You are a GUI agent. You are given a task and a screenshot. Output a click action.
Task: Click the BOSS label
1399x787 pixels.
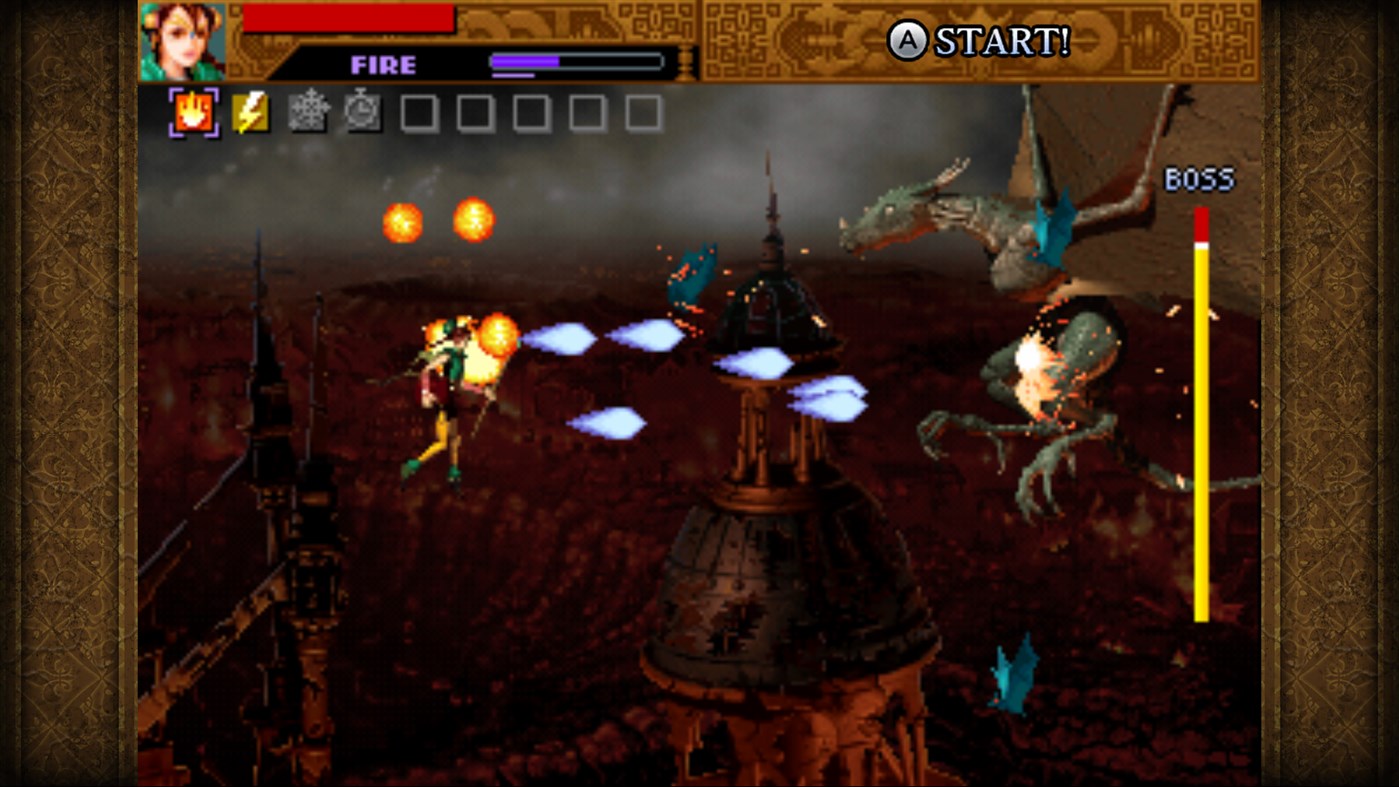coord(1199,180)
